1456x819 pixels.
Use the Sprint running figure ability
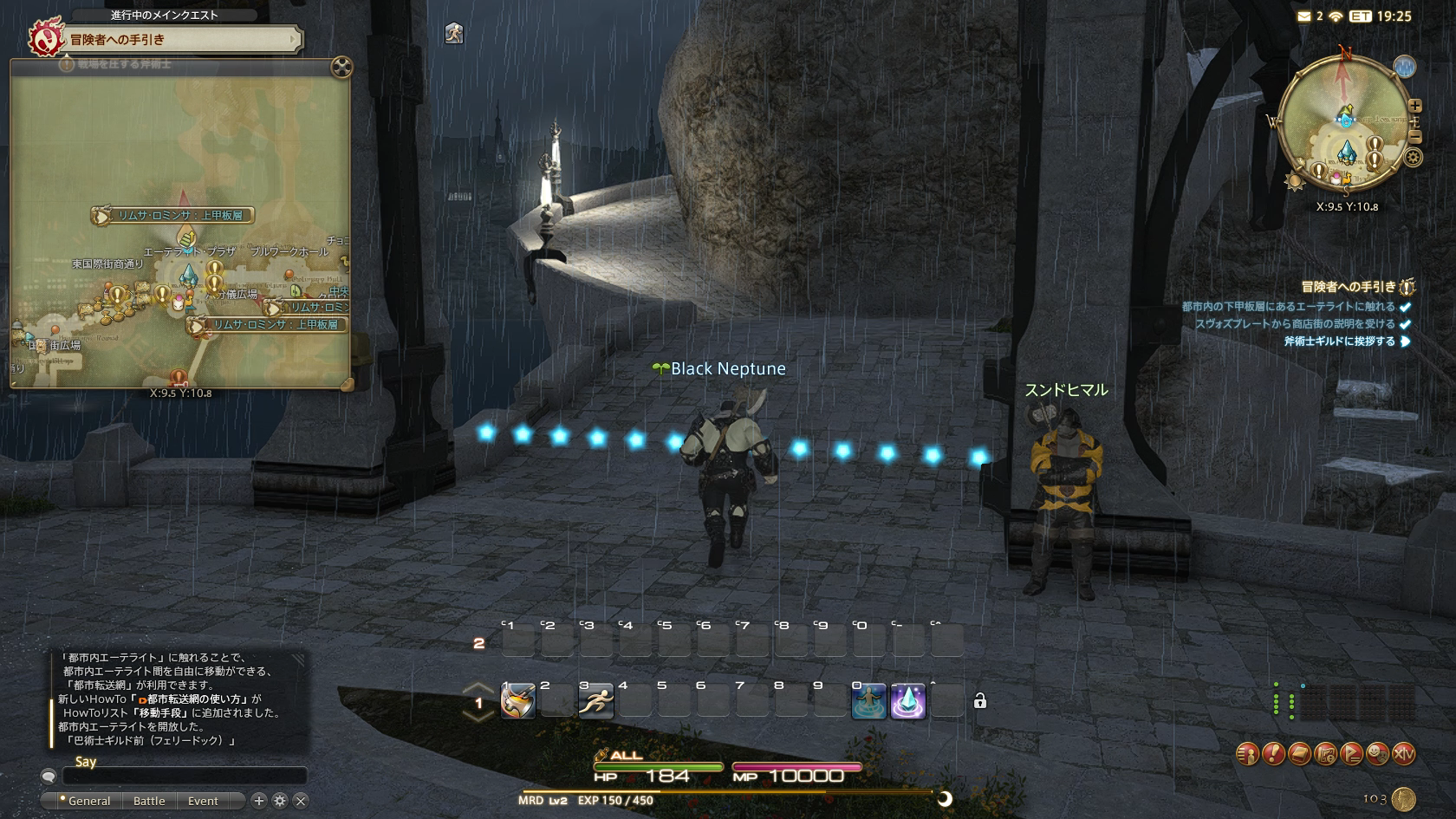[595, 701]
